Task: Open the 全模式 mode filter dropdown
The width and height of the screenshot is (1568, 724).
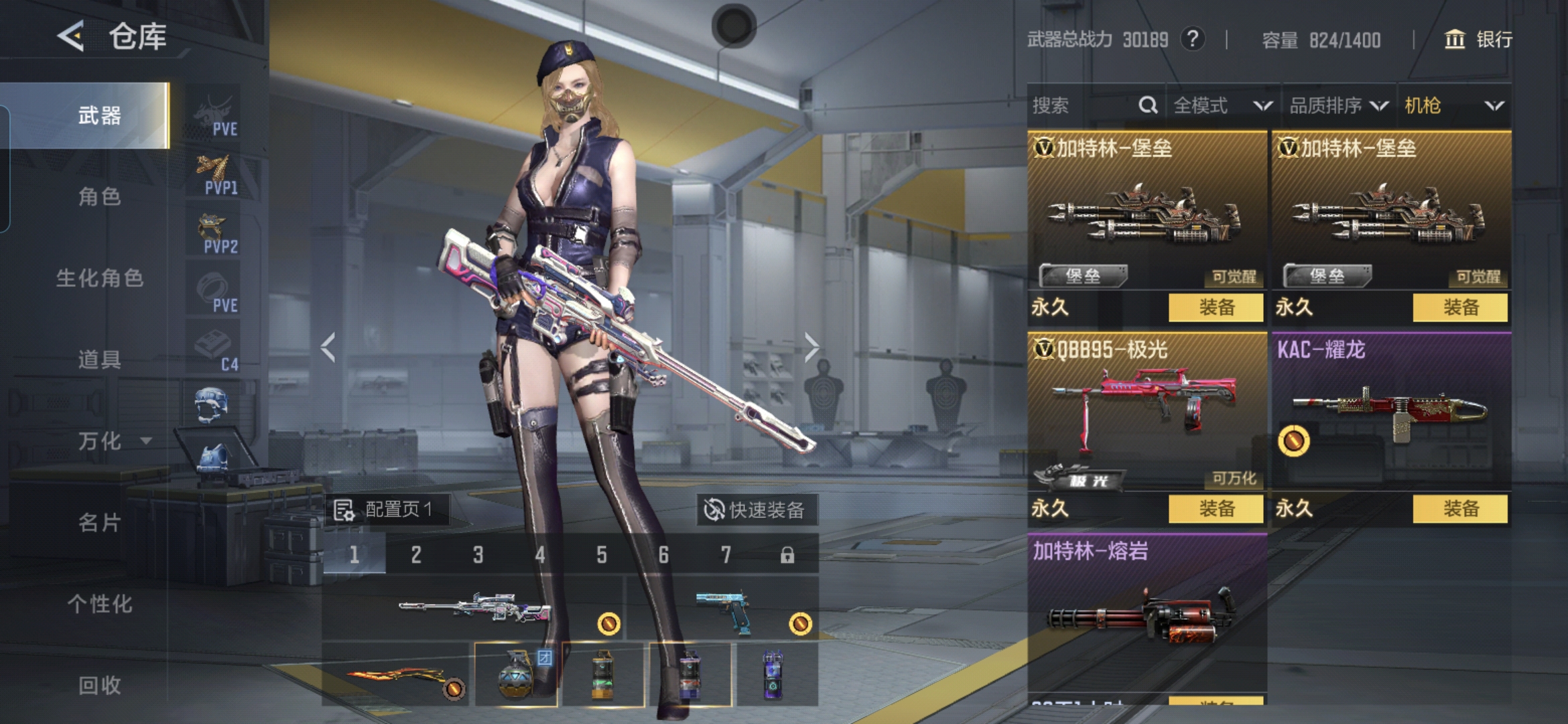Action: 1222,105
